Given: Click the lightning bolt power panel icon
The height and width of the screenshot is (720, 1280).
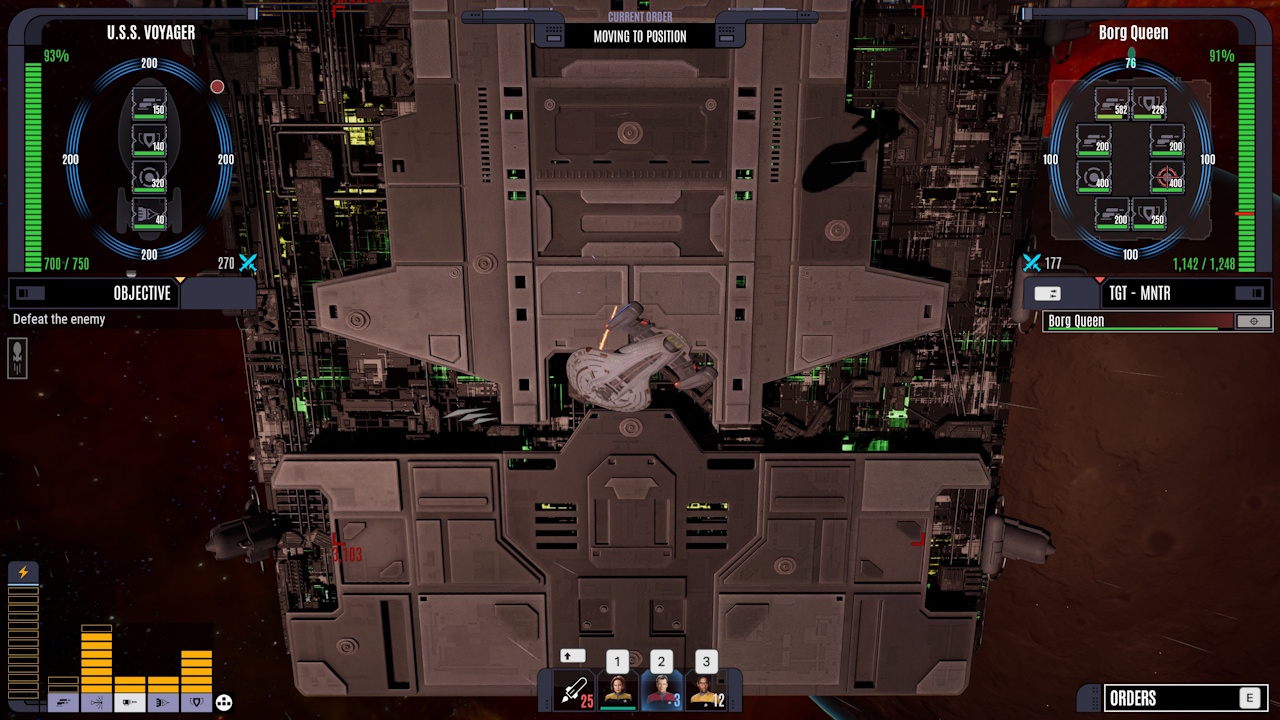Looking at the screenshot, I should [22, 572].
